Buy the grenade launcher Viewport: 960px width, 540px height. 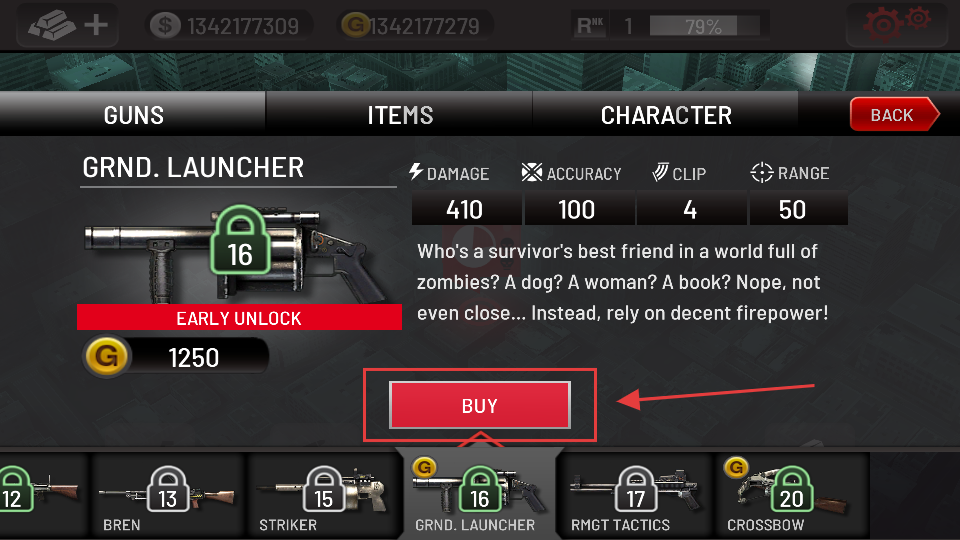(x=480, y=406)
